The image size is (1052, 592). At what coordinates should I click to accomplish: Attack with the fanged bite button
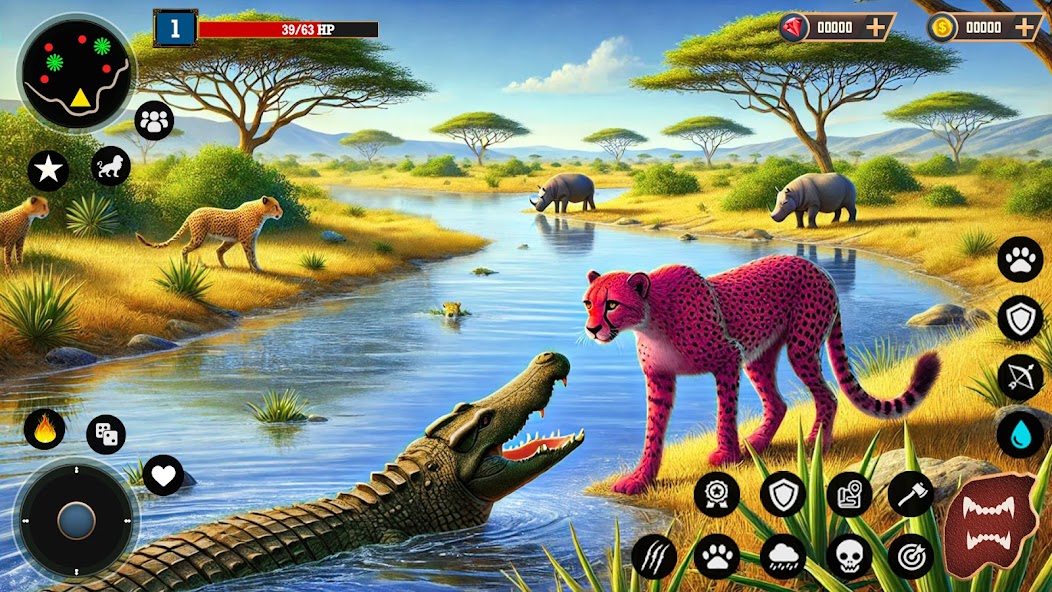tap(991, 525)
